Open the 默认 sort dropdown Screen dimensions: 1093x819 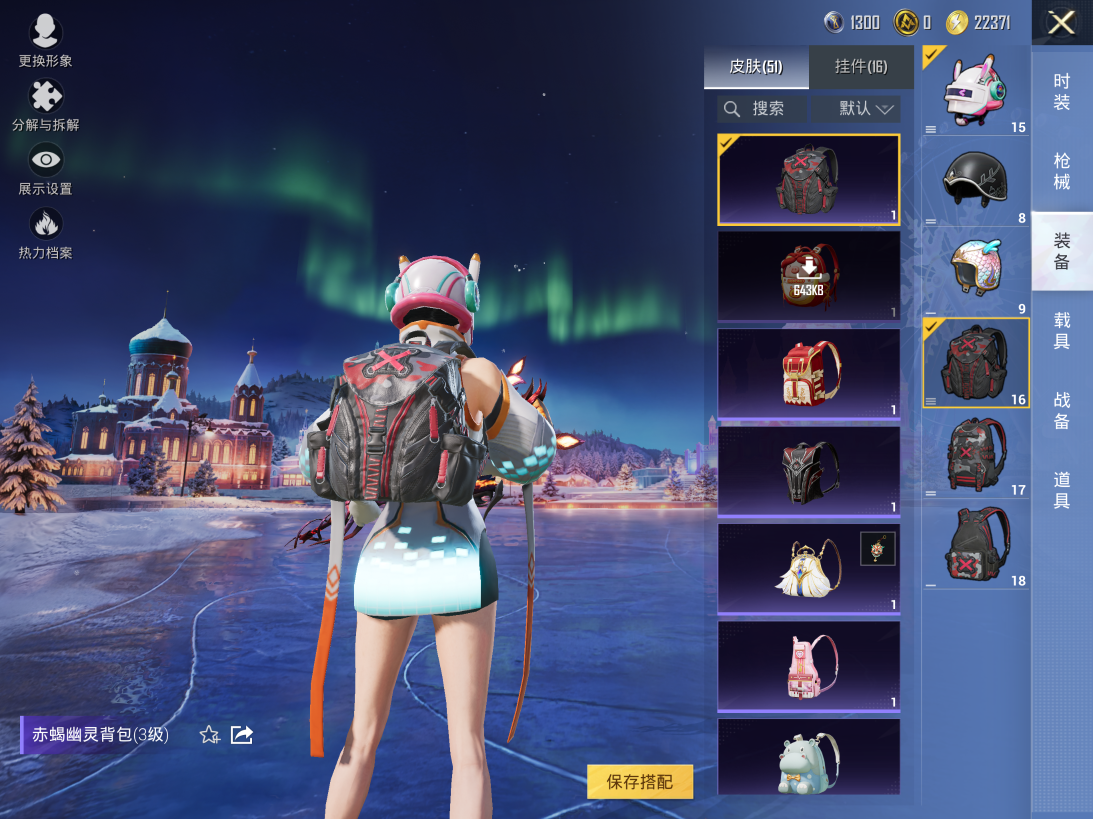coord(856,109)
